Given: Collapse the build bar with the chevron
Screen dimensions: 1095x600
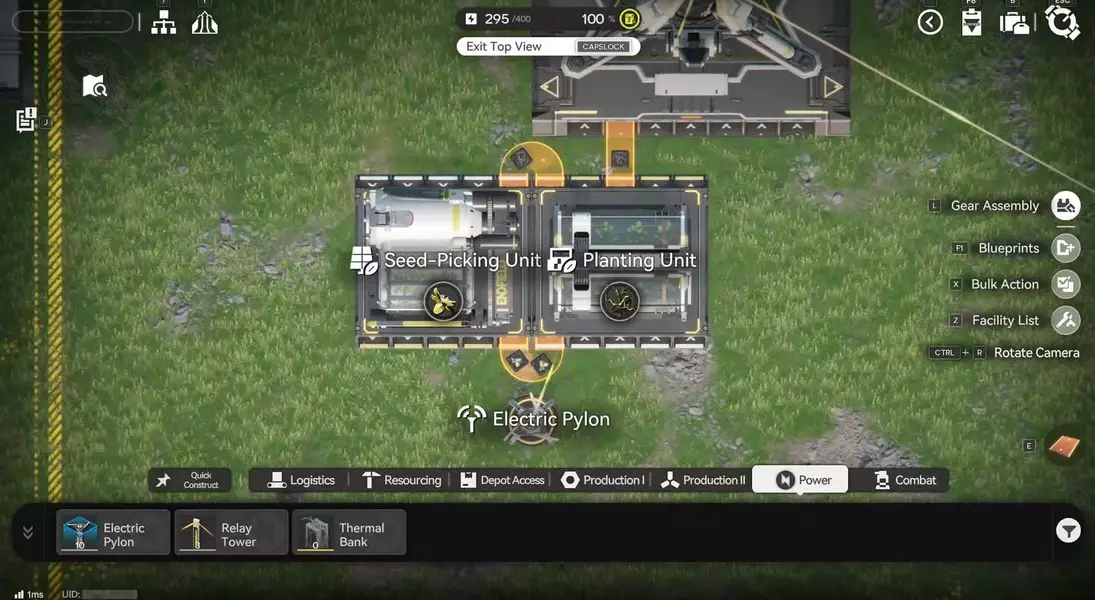Looking at the screenshot, I should pyautogui.click(x=28, y=532).
